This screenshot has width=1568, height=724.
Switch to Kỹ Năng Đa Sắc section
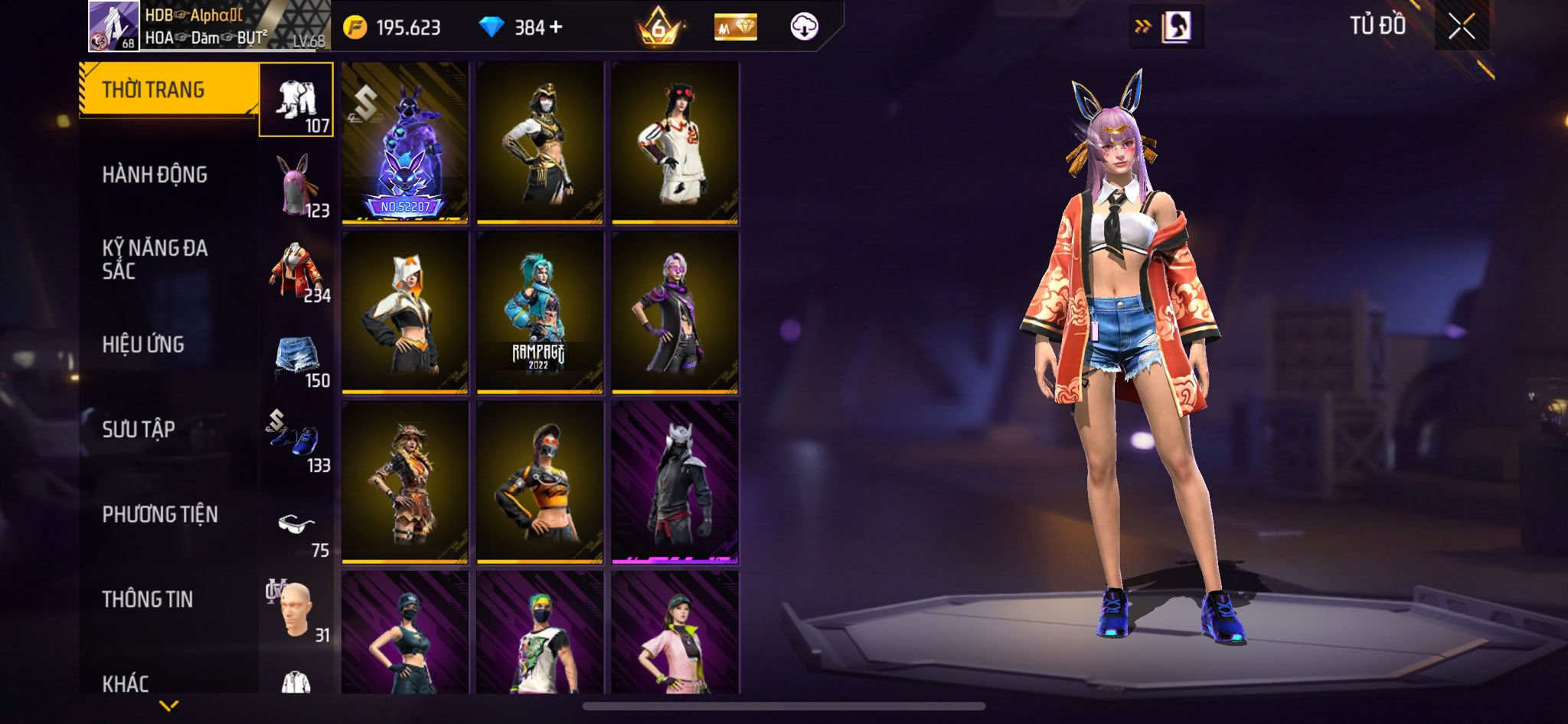[x=155, y=259]
